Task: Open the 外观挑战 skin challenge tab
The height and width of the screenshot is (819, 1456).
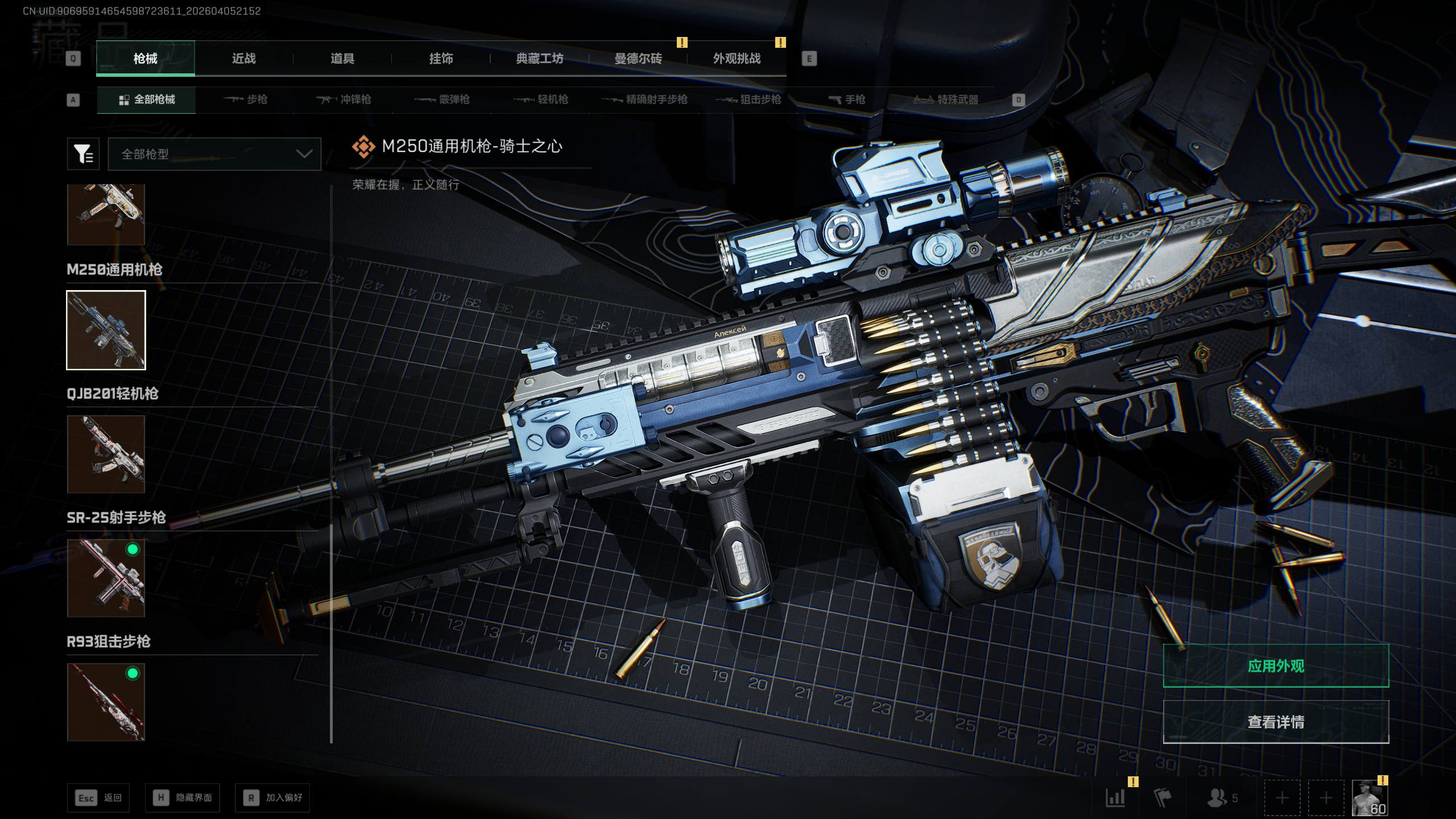Action: click(x=737, y=59)
